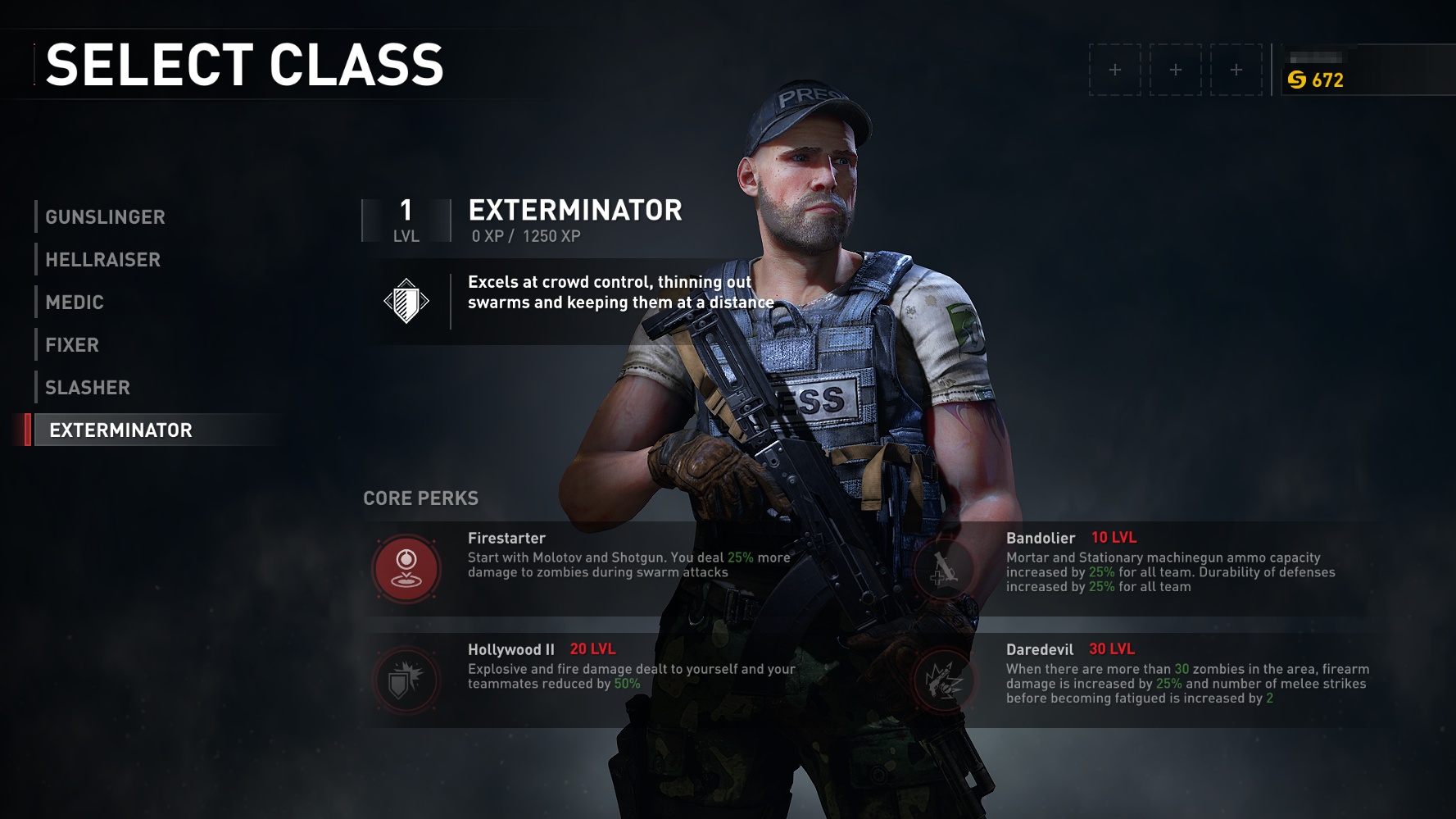Choose the Hellraiser class

[103, 260]
